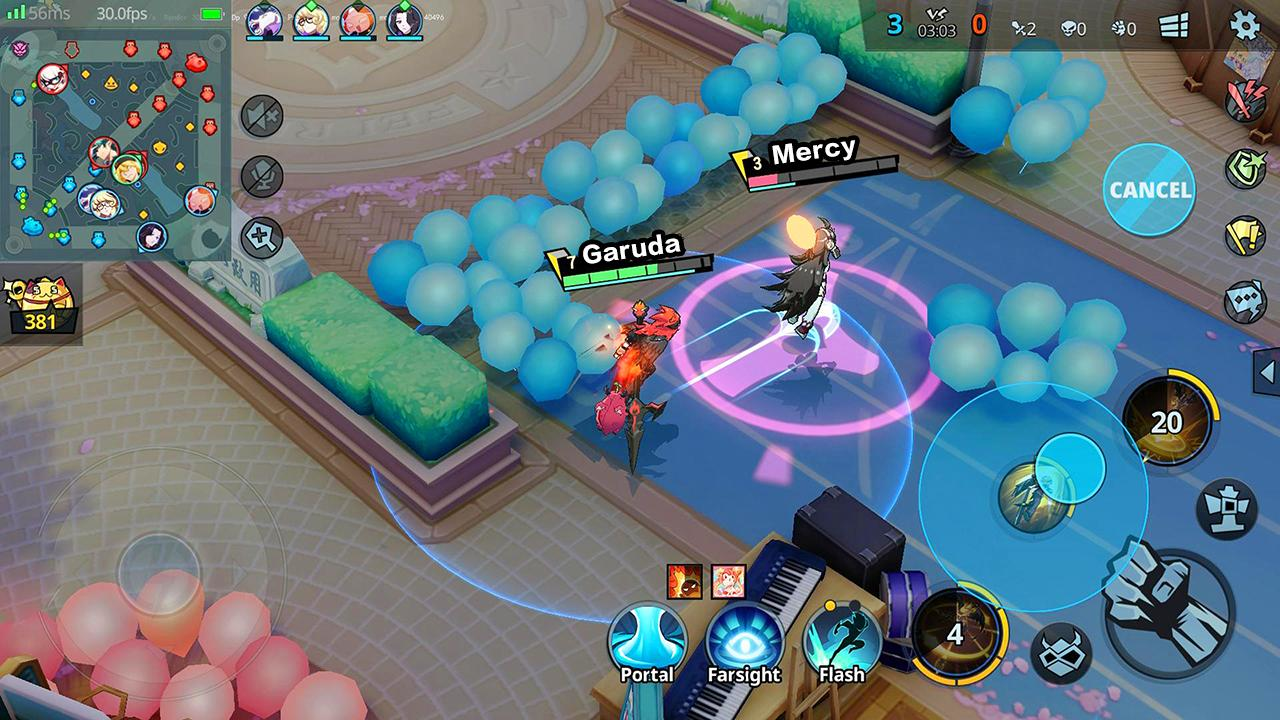The width and height of the screenshot is (1280, 720).
Task: Tap the horned minion targeting button
Action: 1061,652
